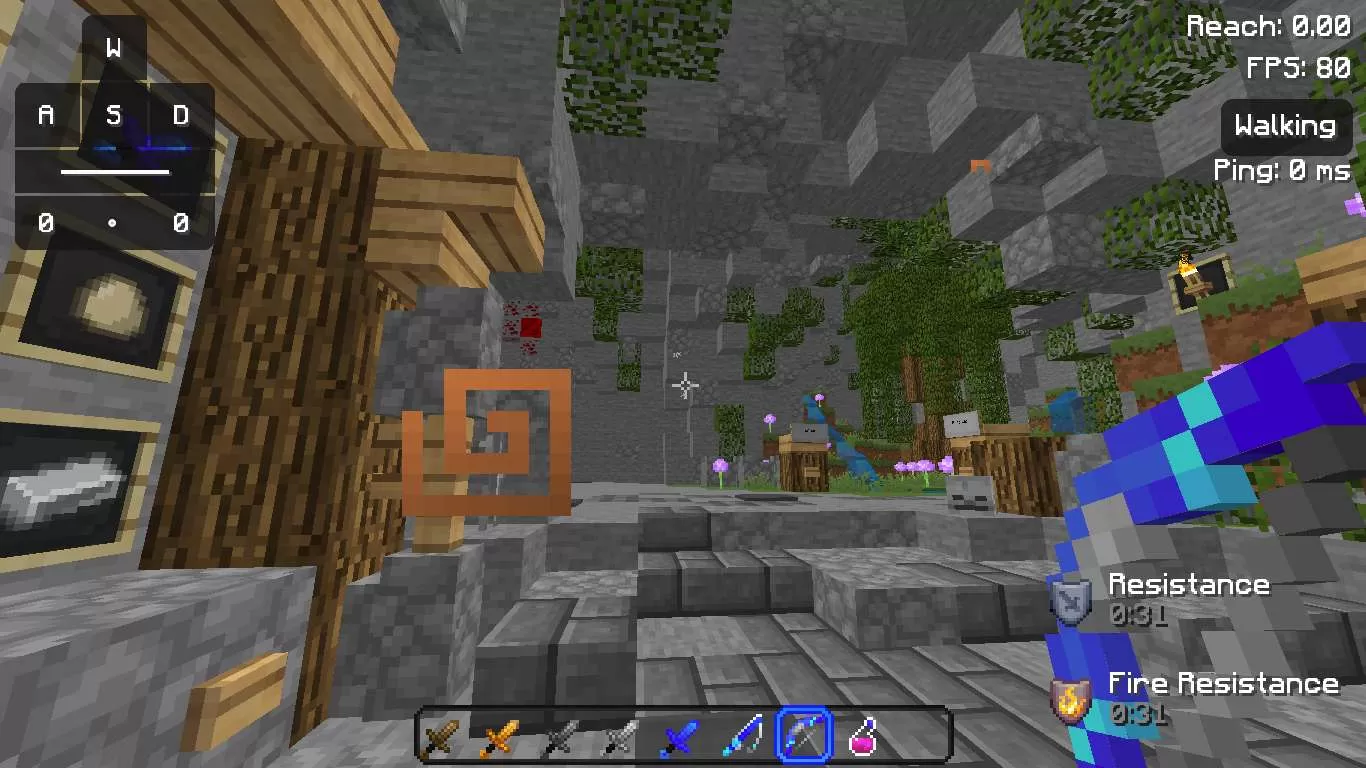This screenshot has height=768, width=1366.
Task: Select the pink splash potion
Action: point(864,735)
